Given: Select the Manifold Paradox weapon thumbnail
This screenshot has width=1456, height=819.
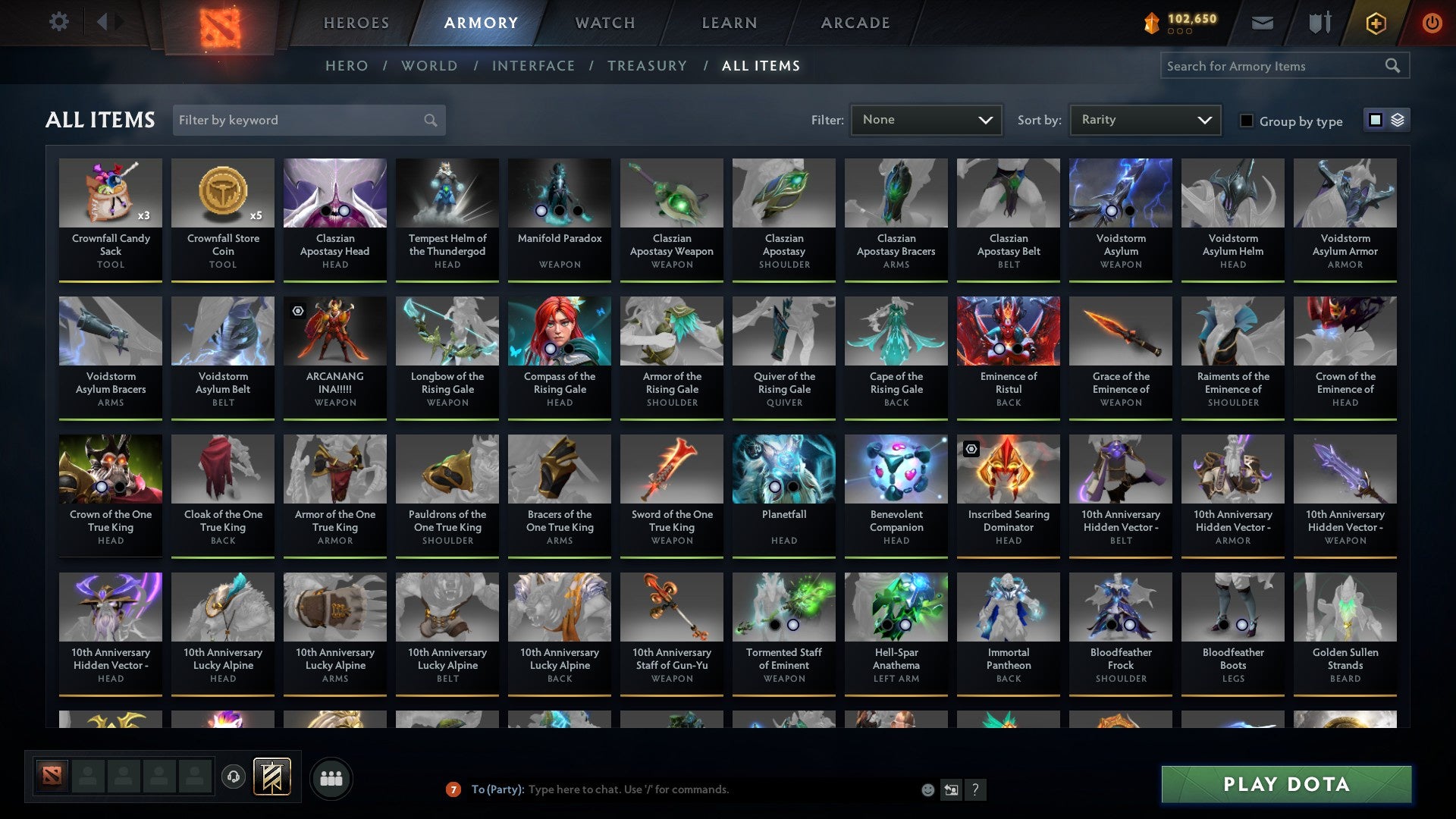Looking at the screenshot, I should pyautogui.click(x=559, y=193).
